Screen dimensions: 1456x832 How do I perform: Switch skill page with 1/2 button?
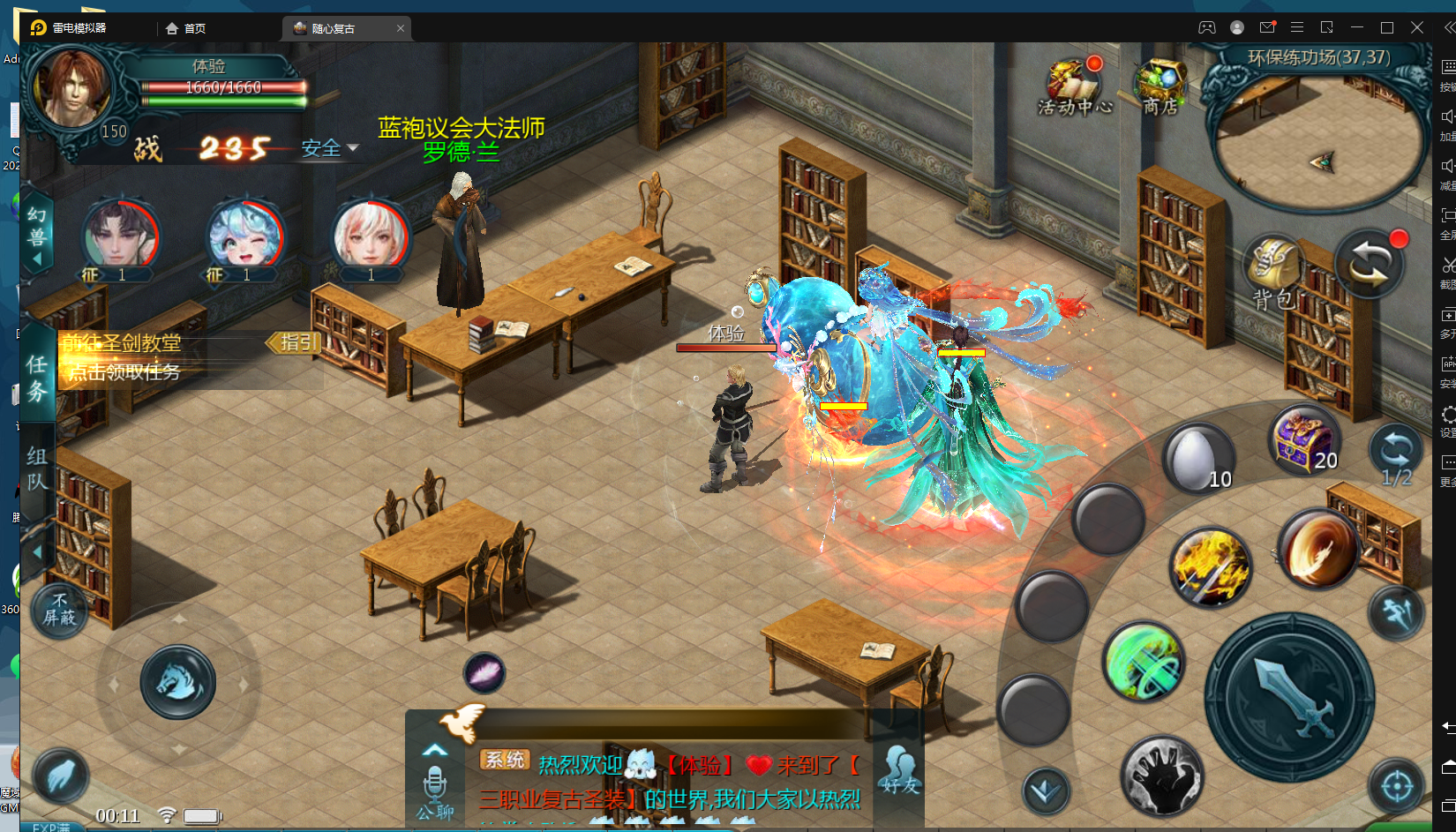coord(1396,453)
